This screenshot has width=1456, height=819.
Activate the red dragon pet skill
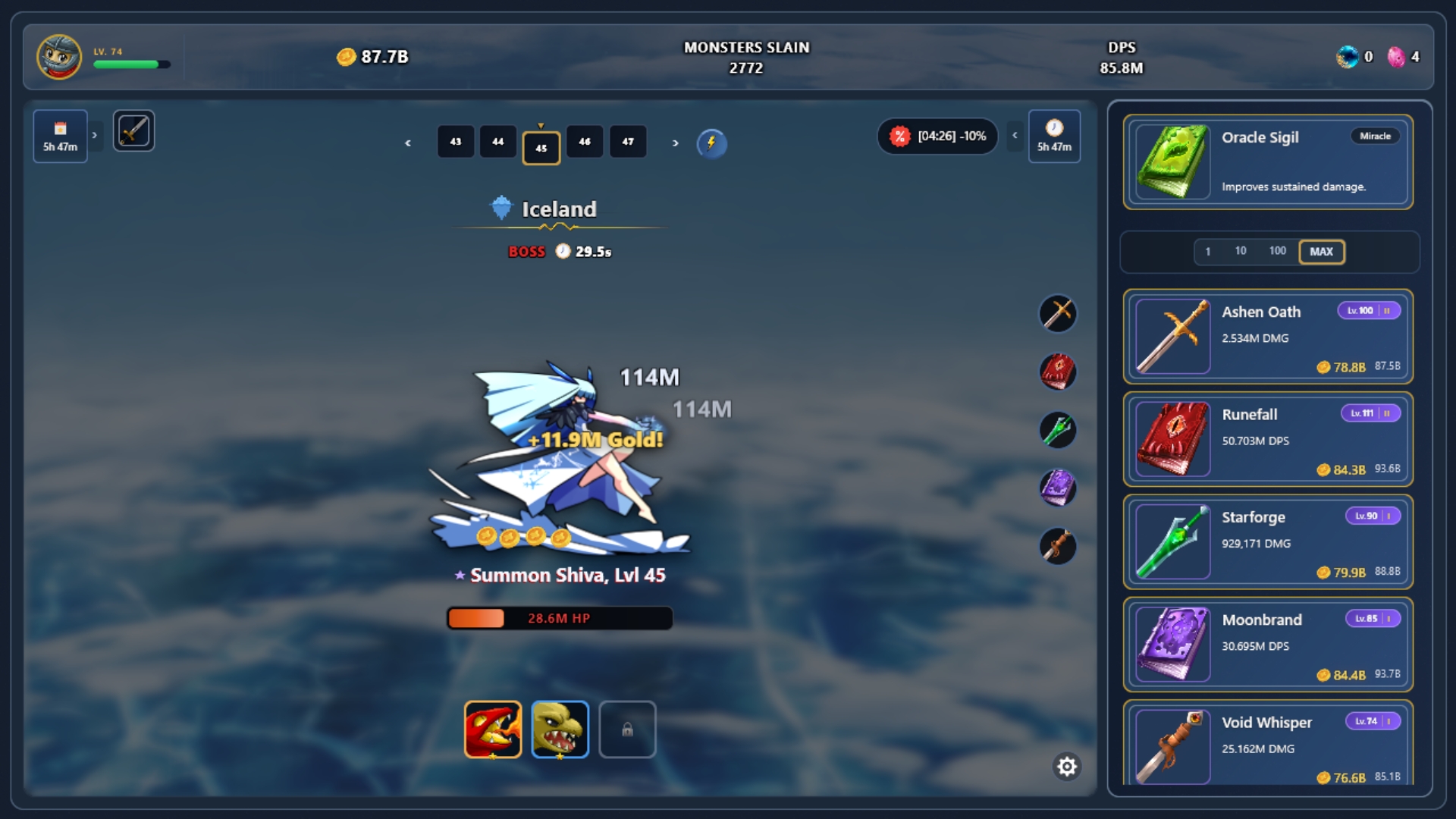(x=493, y=730)
